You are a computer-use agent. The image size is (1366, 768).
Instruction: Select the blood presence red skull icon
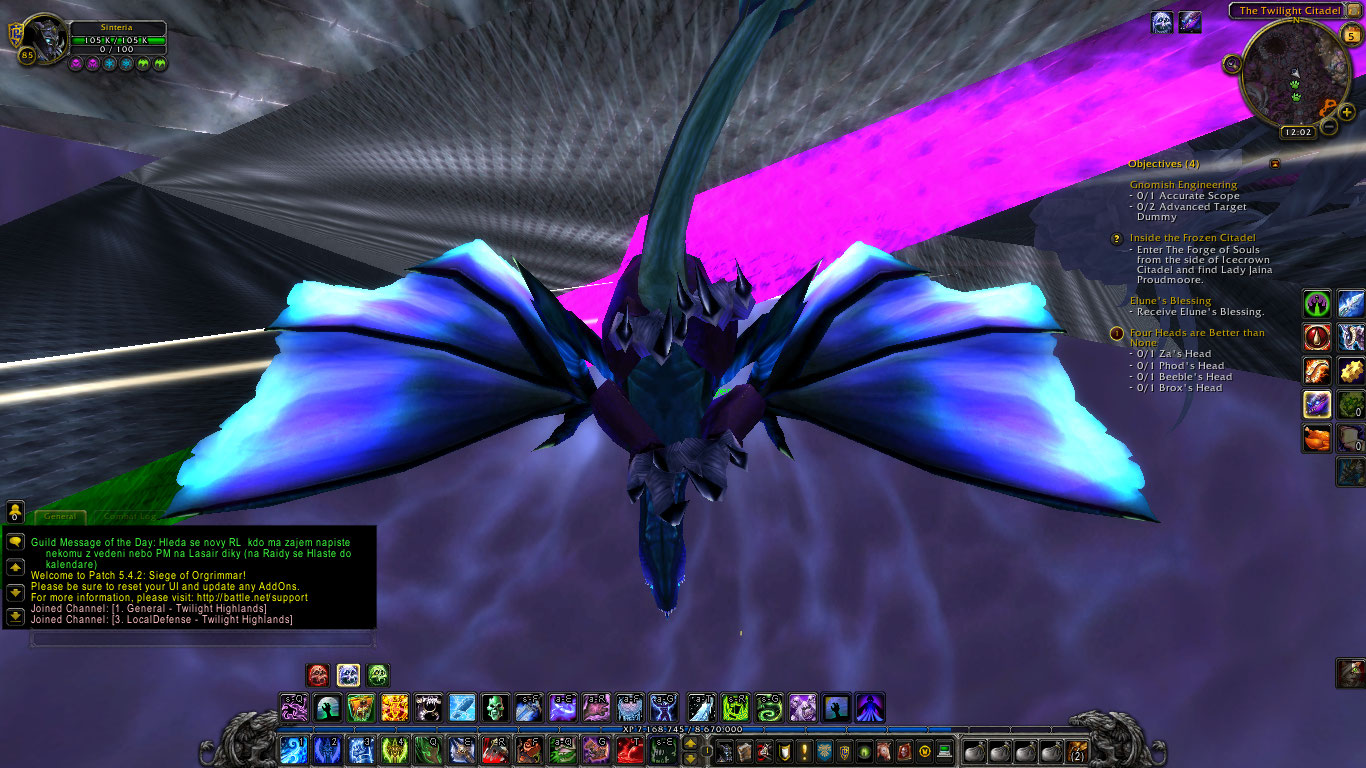tap(318, 675)
